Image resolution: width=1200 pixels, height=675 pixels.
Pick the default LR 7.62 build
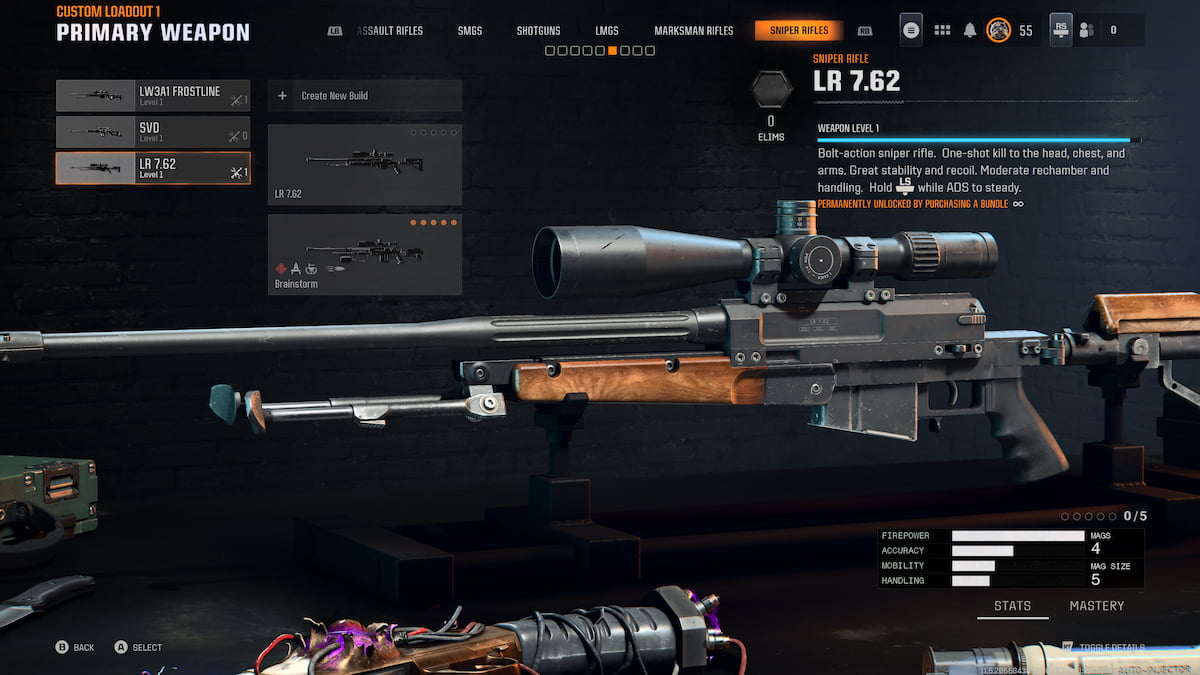pos(364,164)
